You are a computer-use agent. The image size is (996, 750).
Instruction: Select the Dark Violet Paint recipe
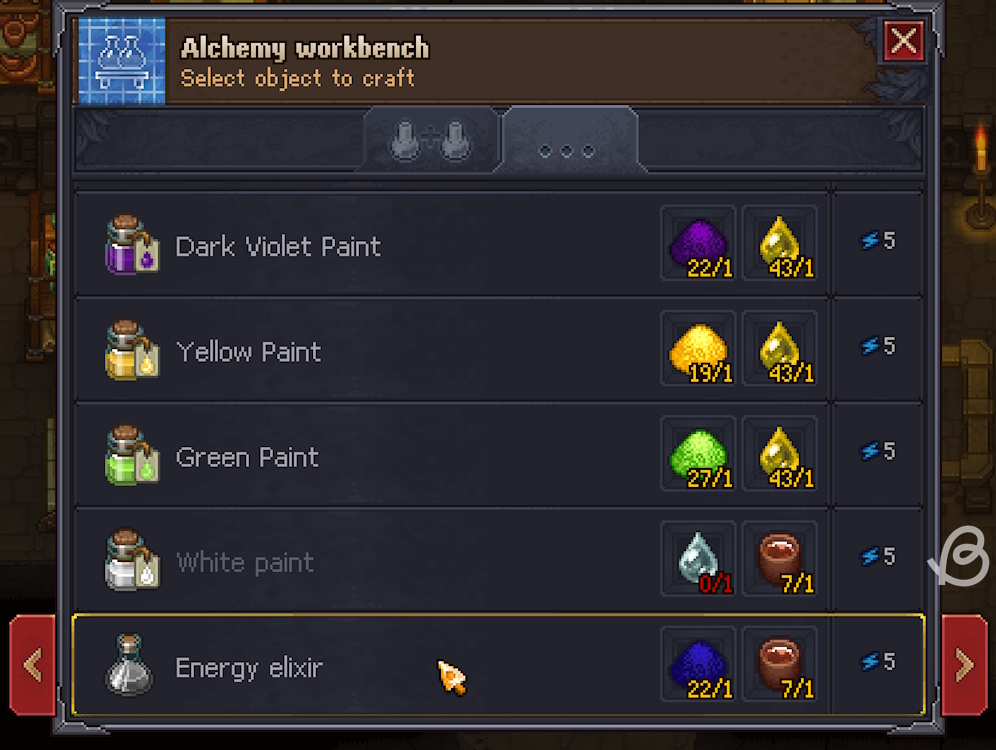point(278,246)
